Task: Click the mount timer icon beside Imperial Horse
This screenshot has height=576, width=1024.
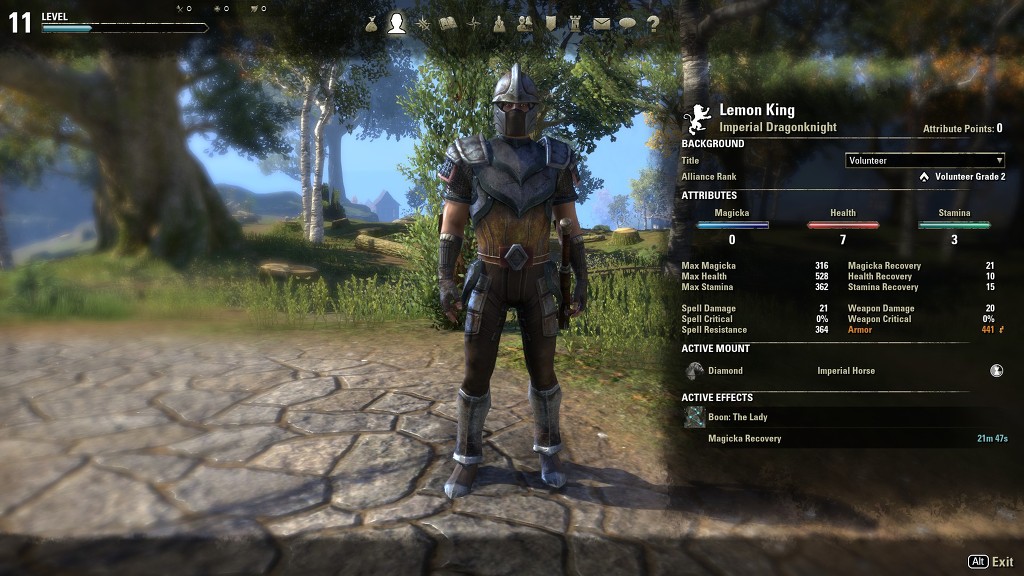Action: coord(997,370)
